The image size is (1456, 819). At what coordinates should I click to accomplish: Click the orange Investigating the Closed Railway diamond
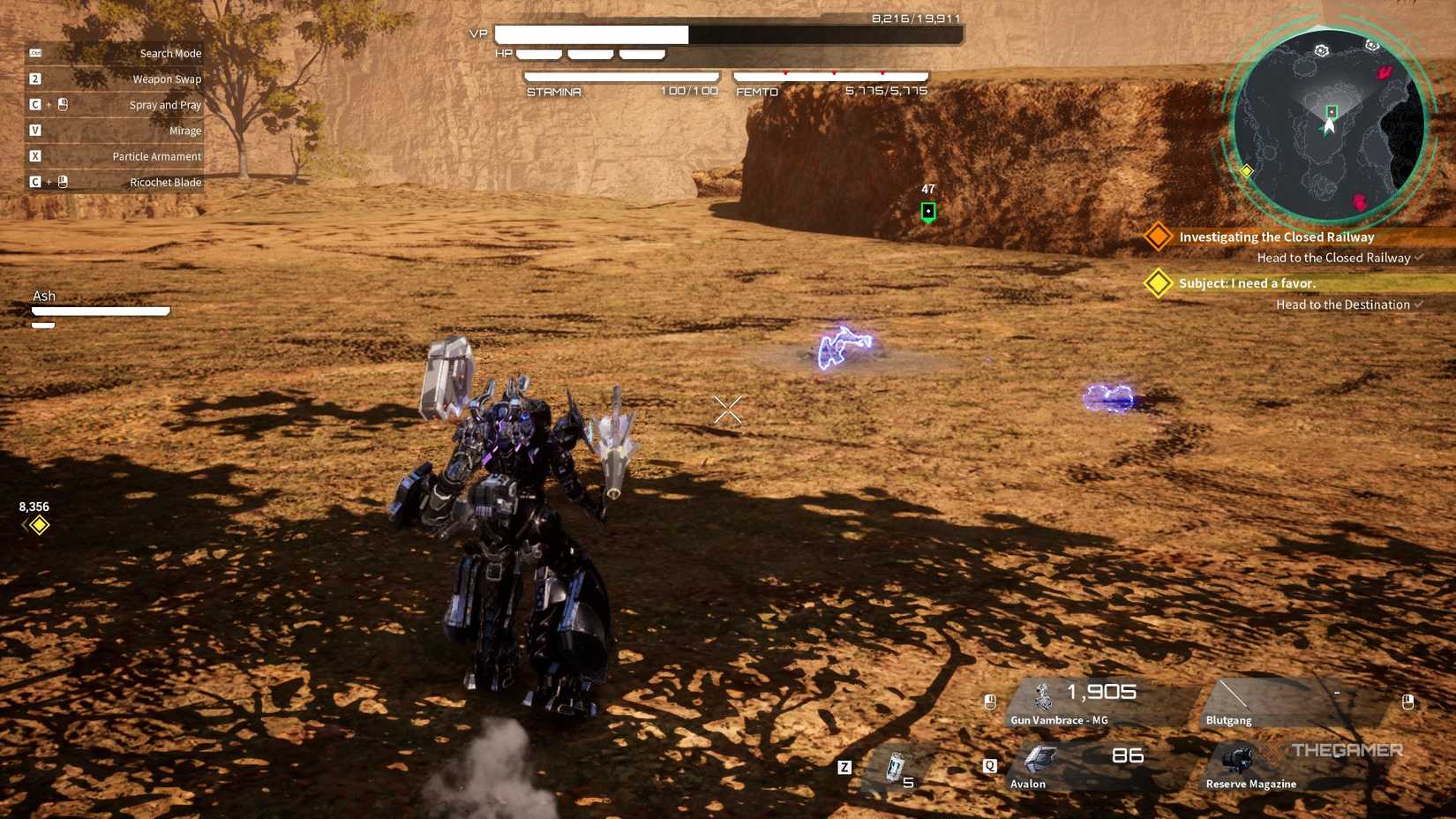point(1157,237)
